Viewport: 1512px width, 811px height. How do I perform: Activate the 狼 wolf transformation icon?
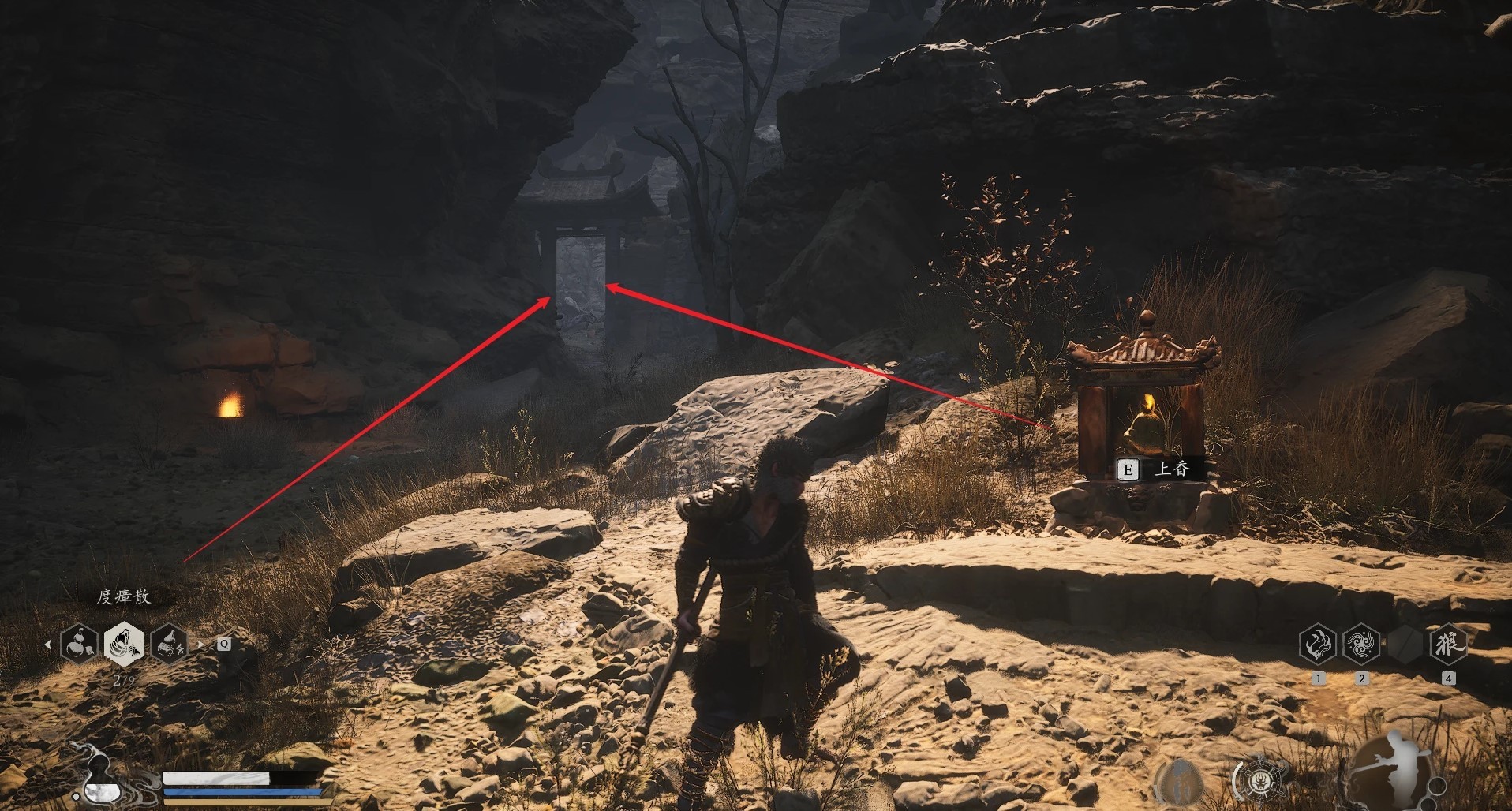1447,644
